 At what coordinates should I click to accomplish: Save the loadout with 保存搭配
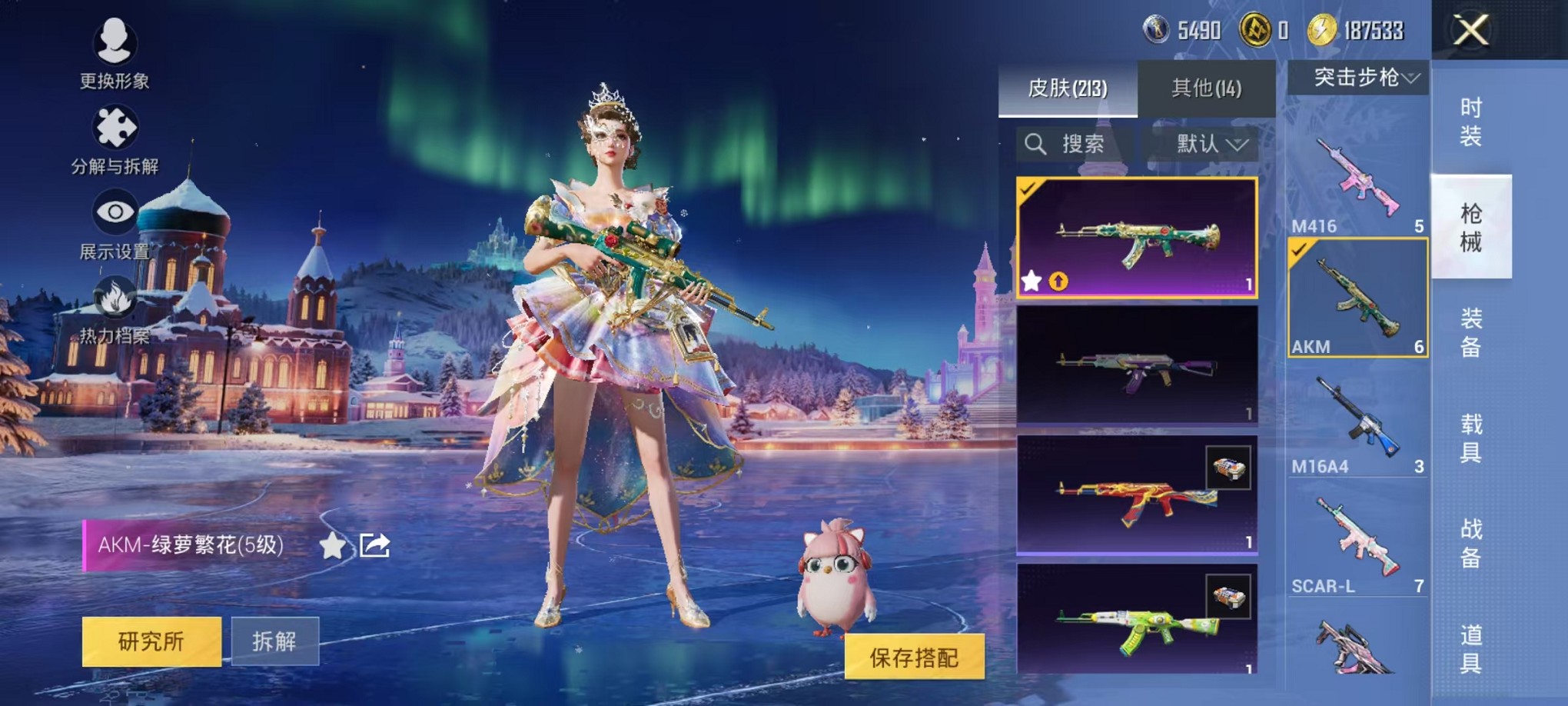(914, 658)
